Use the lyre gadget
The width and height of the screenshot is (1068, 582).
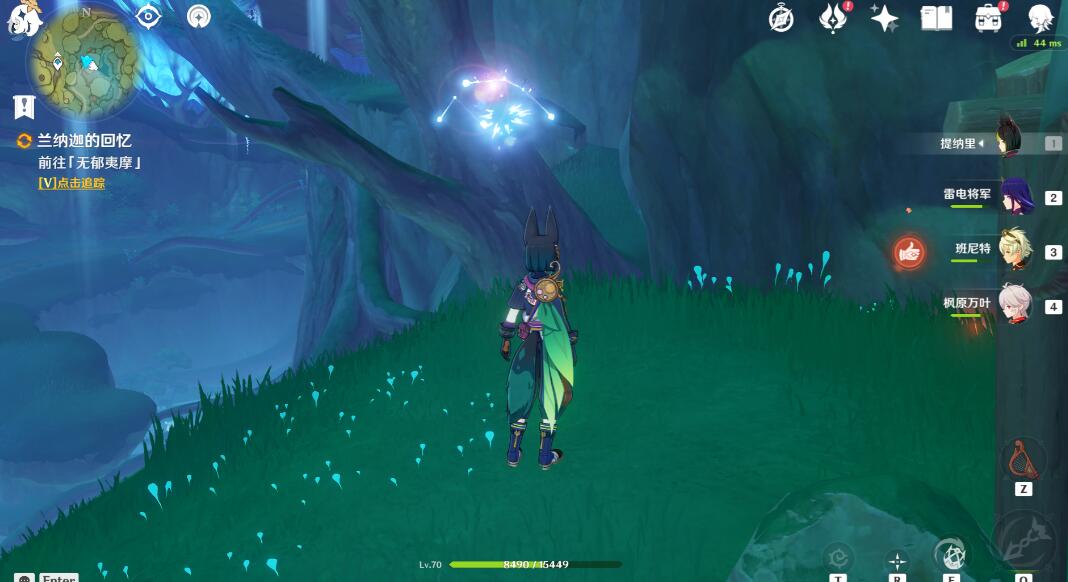click(x=1023, y=458)
